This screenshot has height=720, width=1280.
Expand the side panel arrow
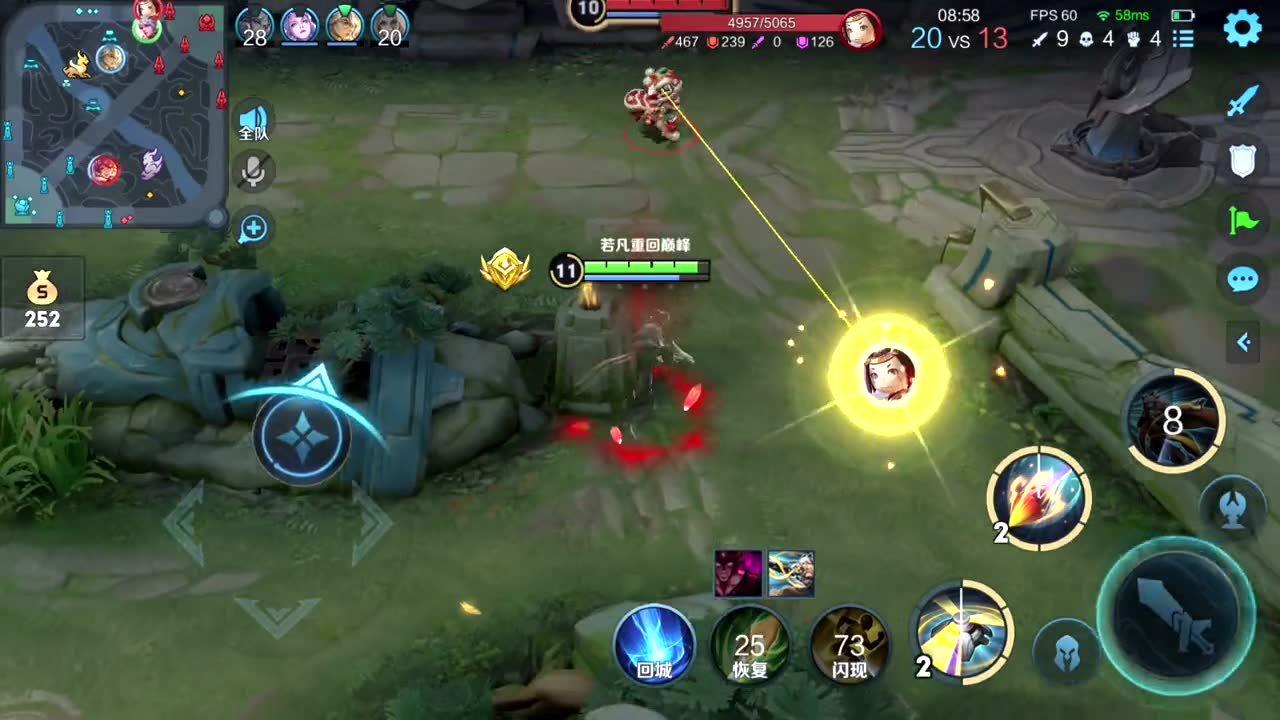point(1243,343)
